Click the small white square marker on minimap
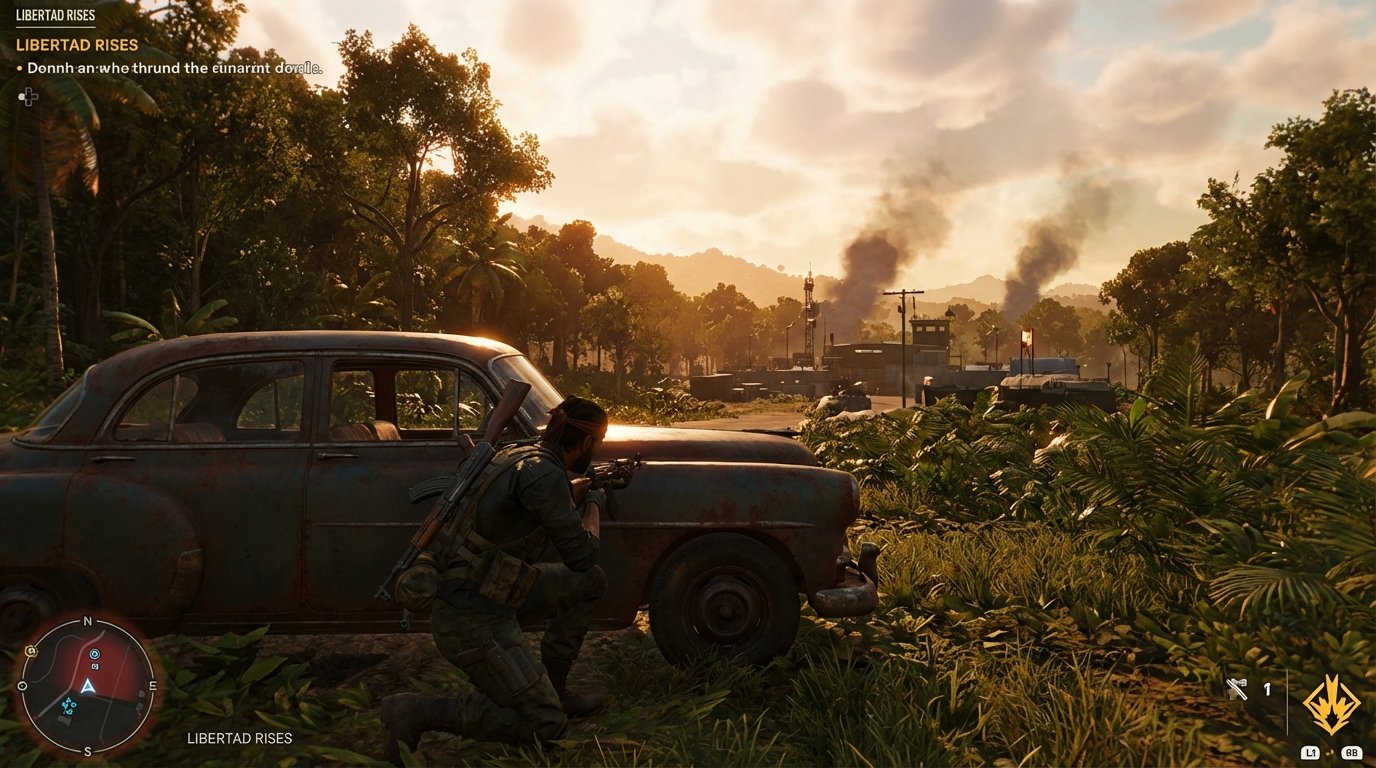This screenshot has height=768, width=1376. click(x=95, y=666)
